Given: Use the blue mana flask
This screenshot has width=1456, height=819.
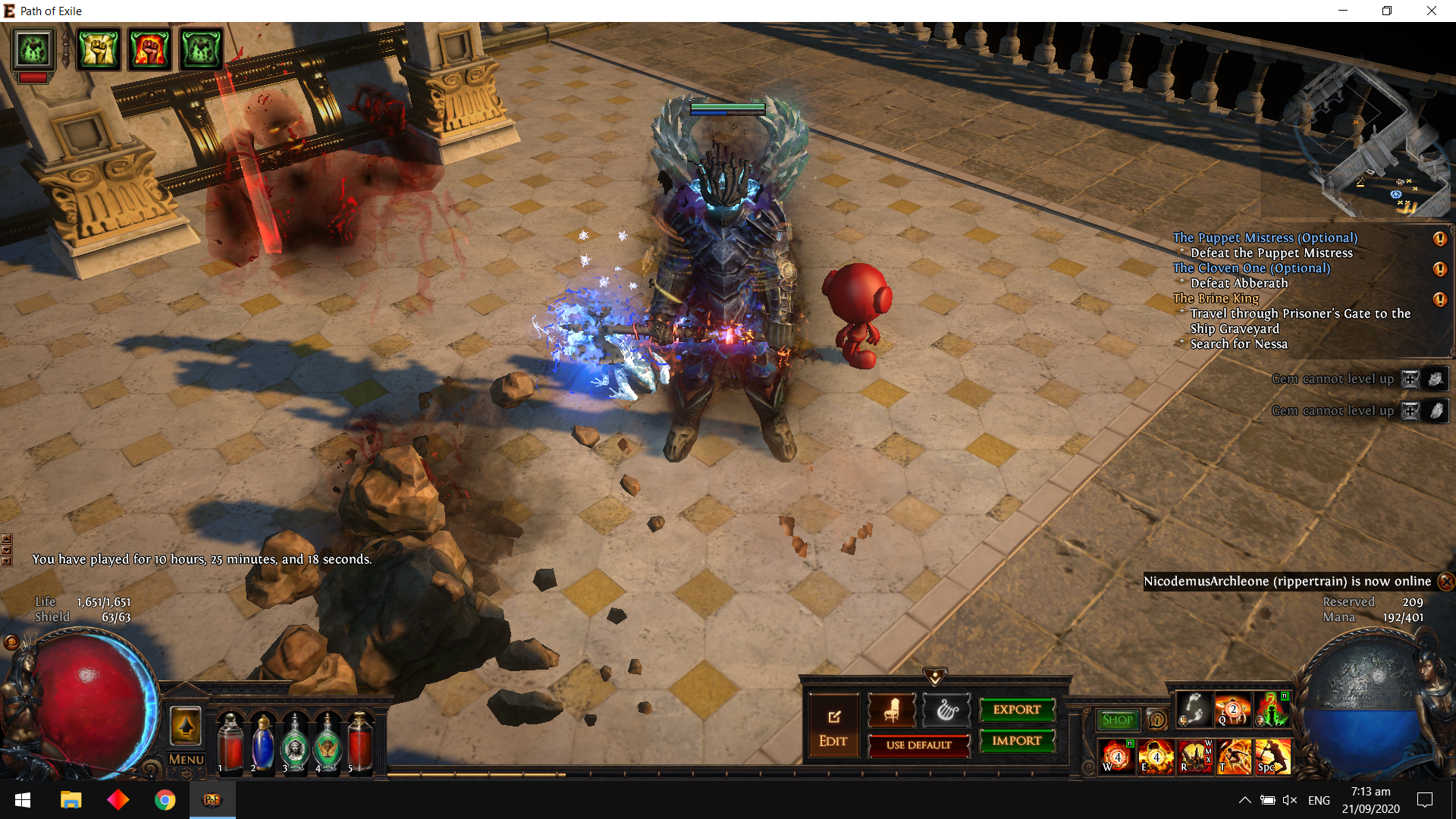Looking at the screenshot, I should 262,743.
